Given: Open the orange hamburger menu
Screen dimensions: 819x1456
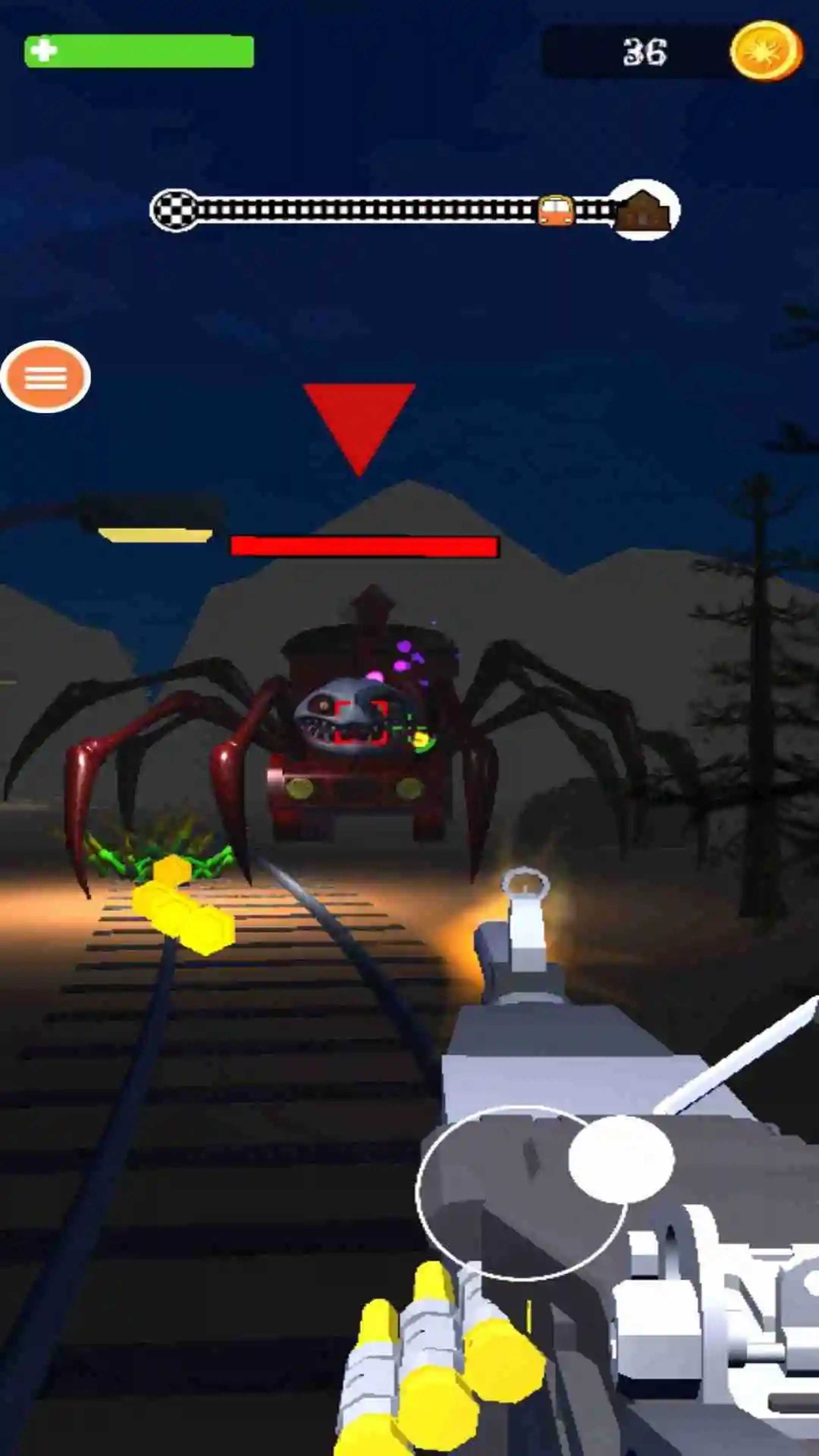Looking at the screenshot, I should point(45,377).
